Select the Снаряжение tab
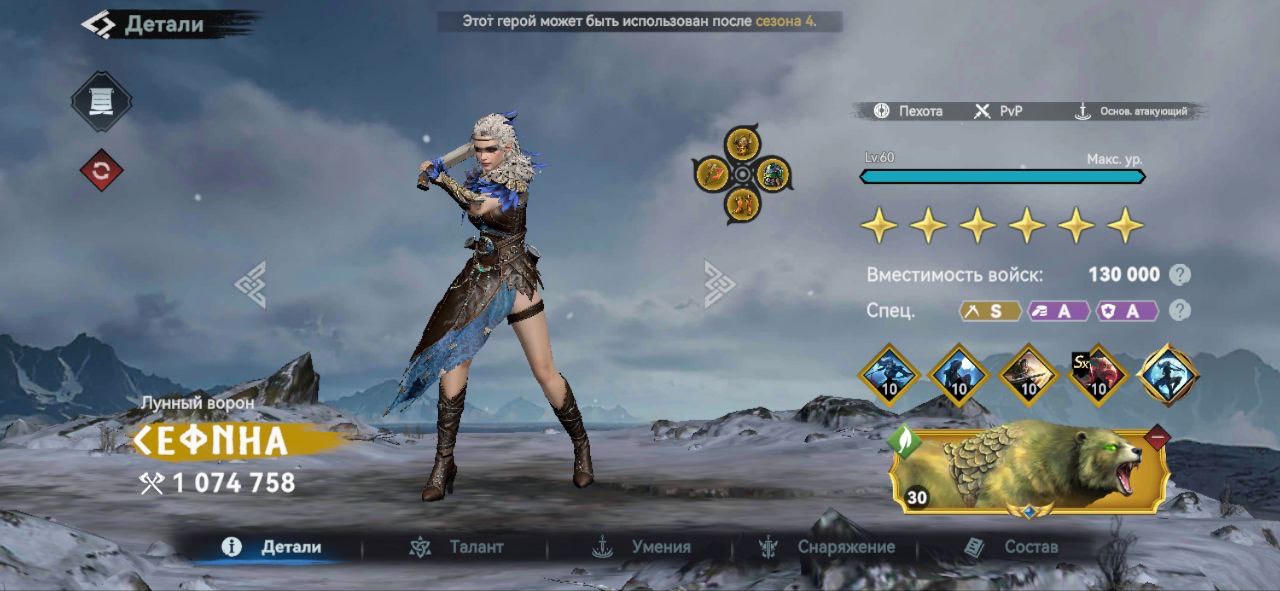Image resolution: width=1280 pixels, height=591 pixels. pyautogui.click(x=827, y=547)
